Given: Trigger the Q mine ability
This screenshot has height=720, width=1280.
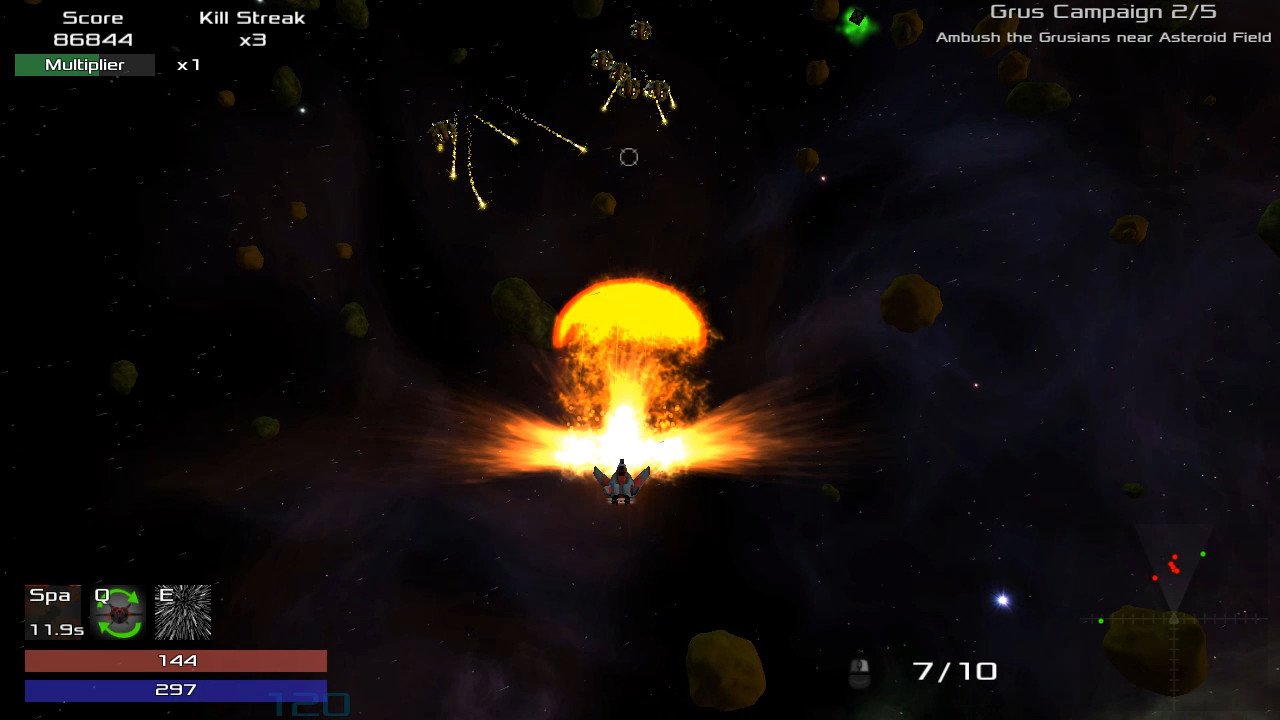Looking at the screenshot, I should 118,613.
